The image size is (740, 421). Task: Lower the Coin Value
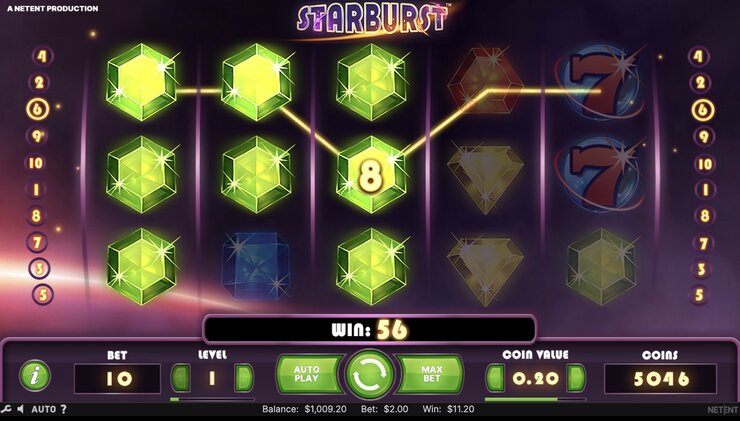click(495, 378)
